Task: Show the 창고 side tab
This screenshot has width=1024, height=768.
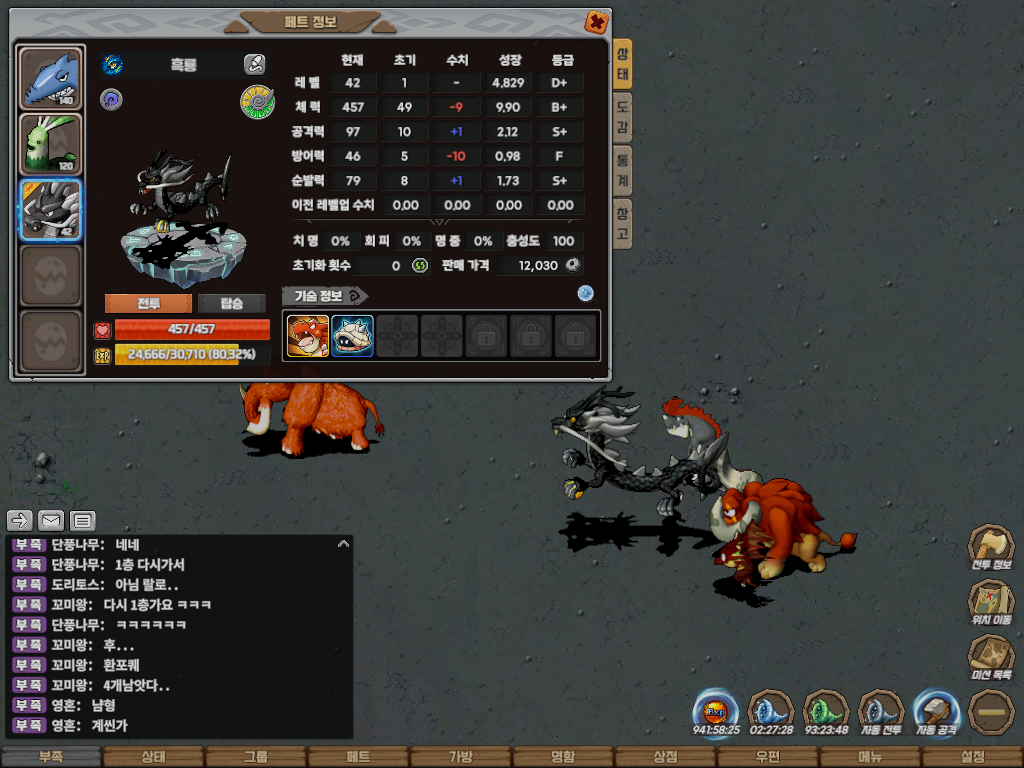Action: pos(622,223)
